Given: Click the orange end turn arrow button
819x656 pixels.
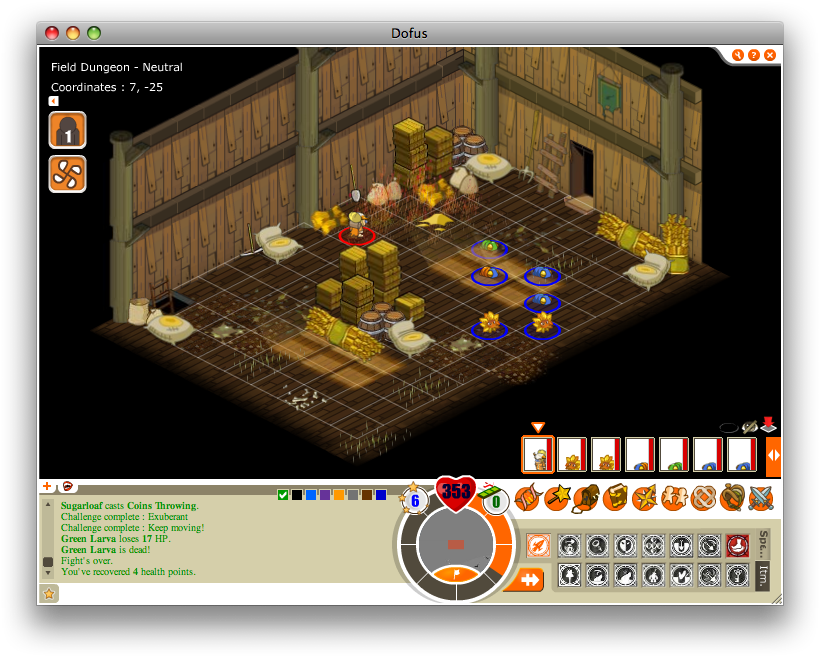Looking at the screenshot, I should (x=524, y=579).
